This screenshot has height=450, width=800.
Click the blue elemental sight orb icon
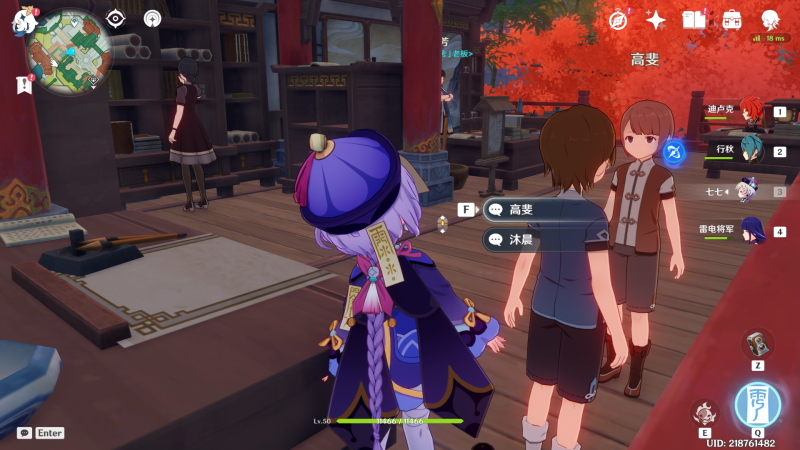(x=673, y=152)
